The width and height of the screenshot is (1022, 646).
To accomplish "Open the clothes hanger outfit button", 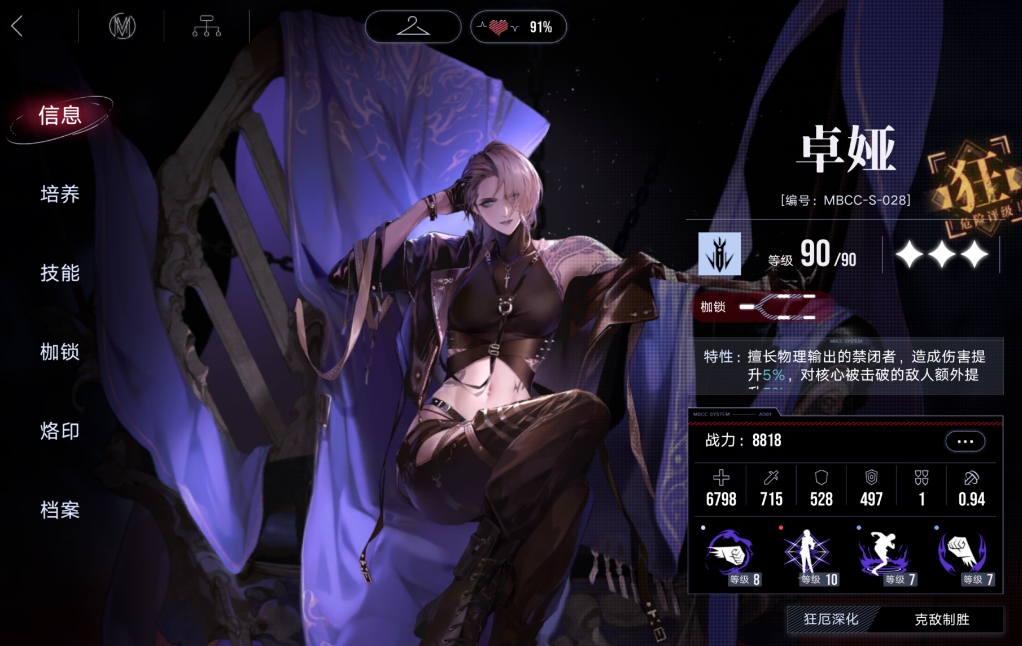I will [x=412, y=27].
